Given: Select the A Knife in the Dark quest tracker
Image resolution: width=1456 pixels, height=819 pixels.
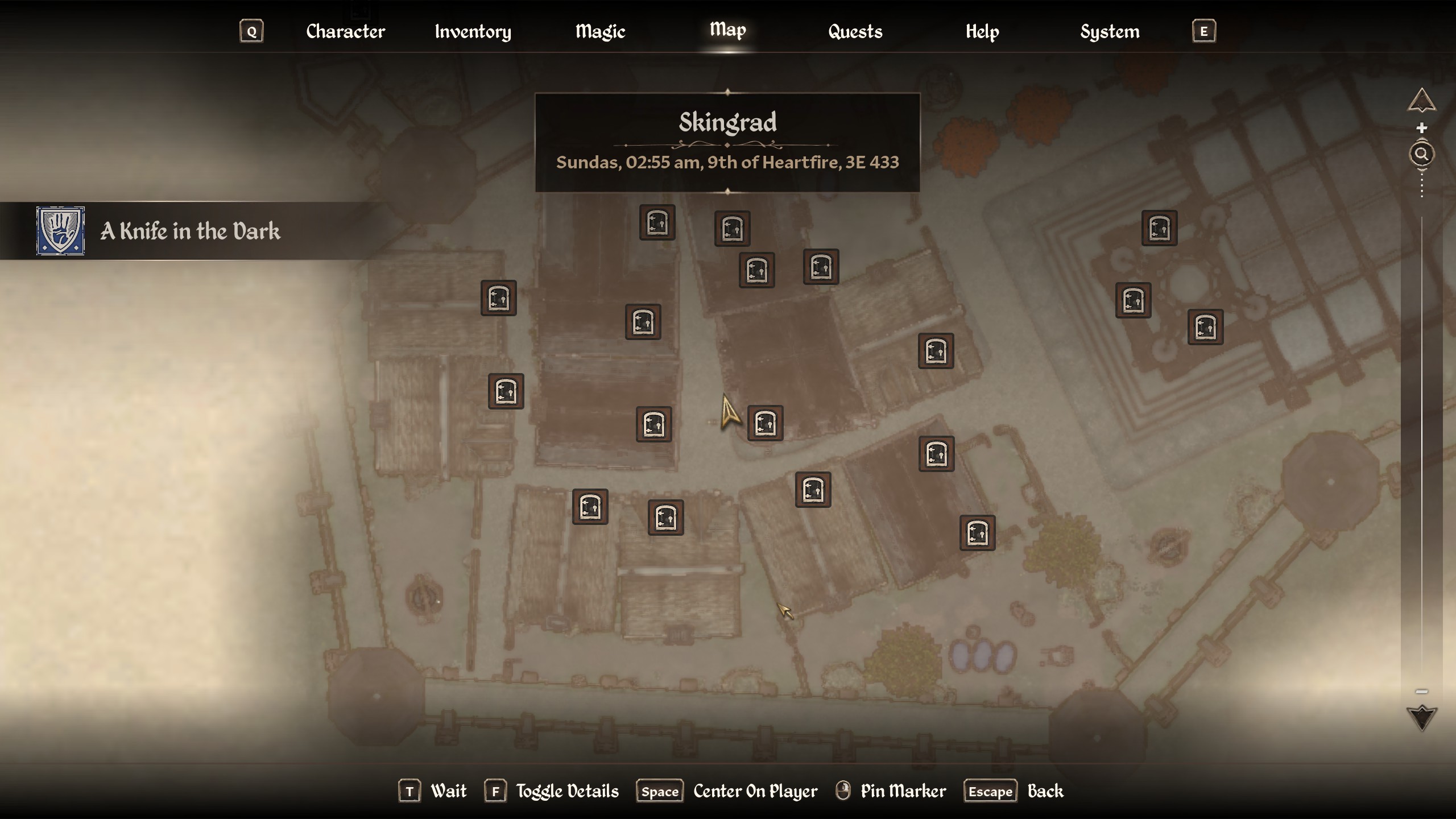Looking at the screenshot, I should click(189, 231).
